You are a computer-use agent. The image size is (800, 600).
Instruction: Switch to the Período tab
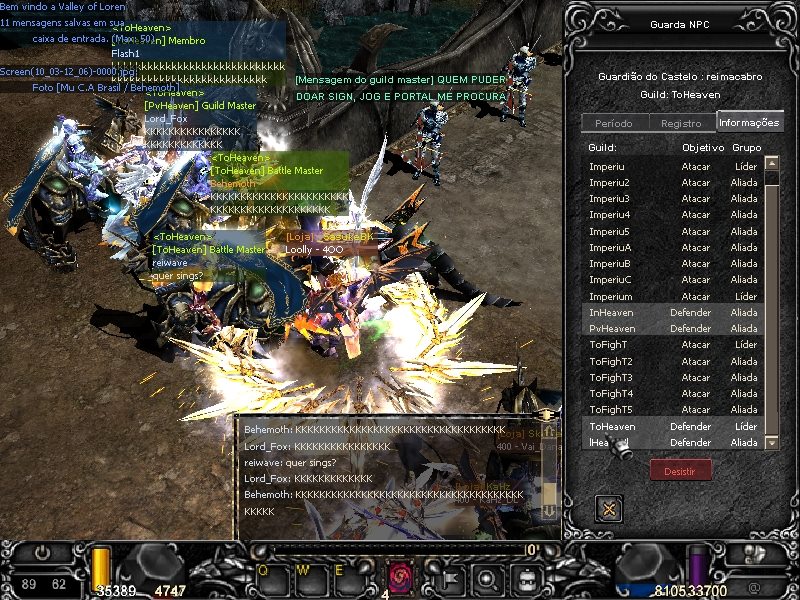613,123
